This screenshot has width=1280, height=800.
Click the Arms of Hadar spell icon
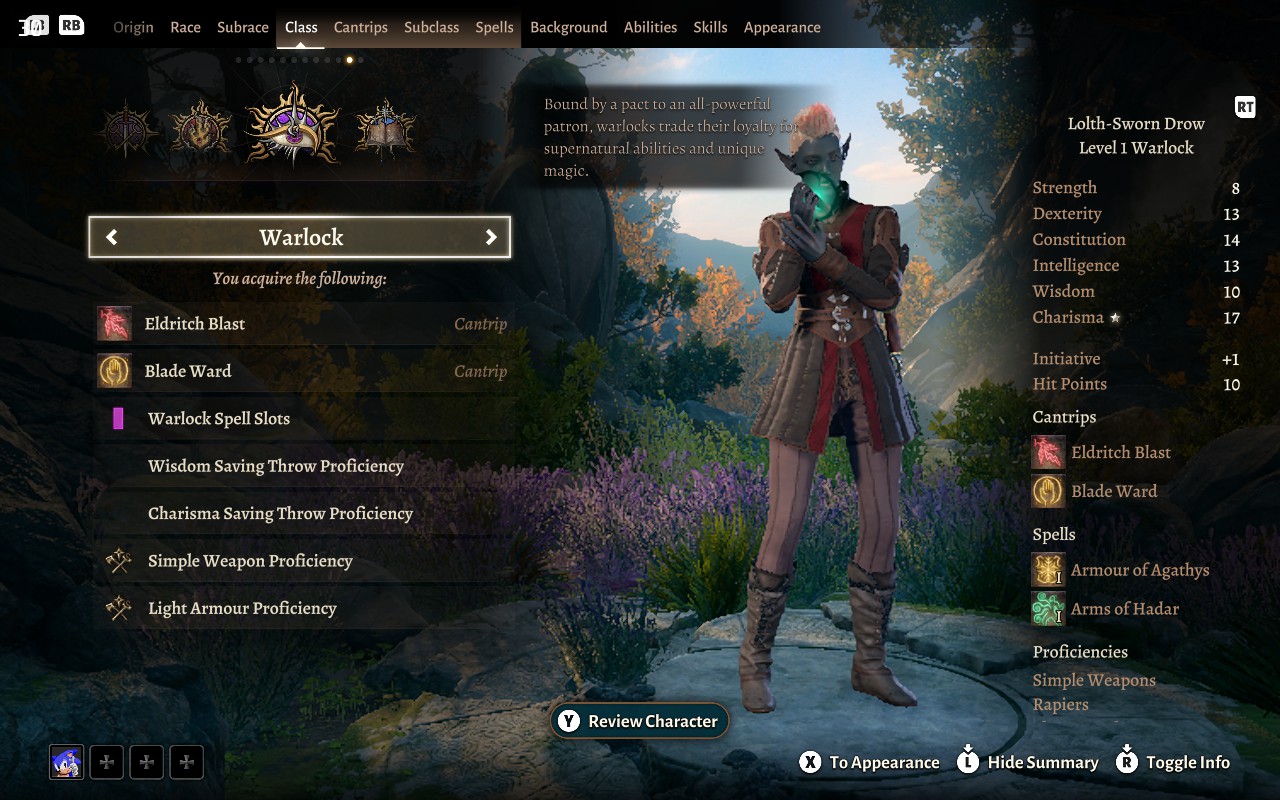point(1047,607)
